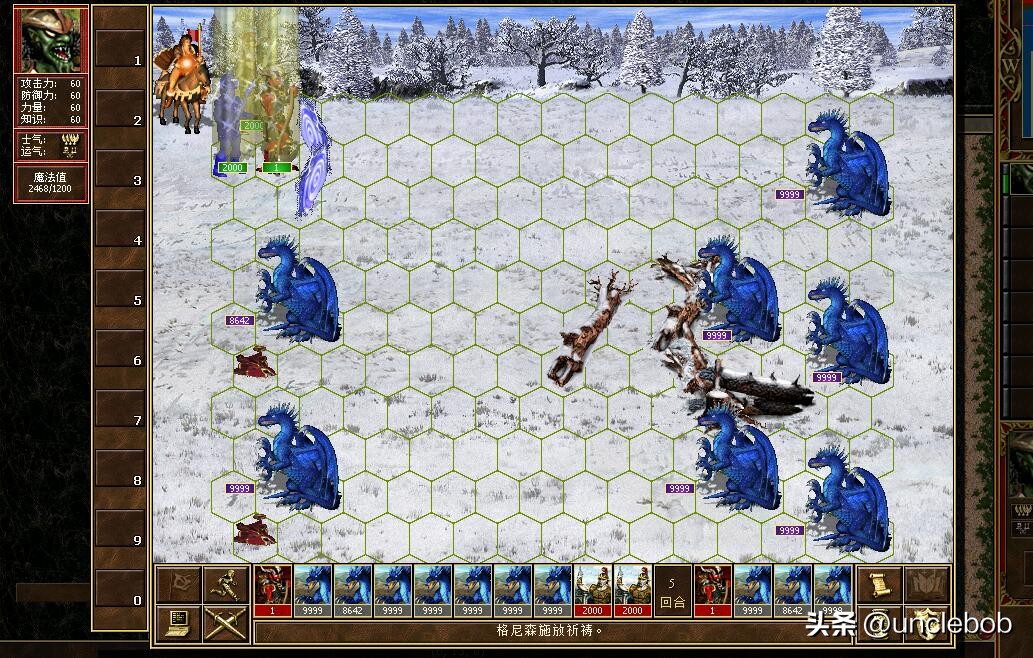Retreat using the running figure button
The height and width of the screenshot is (658, 1033).
(224, 584)
